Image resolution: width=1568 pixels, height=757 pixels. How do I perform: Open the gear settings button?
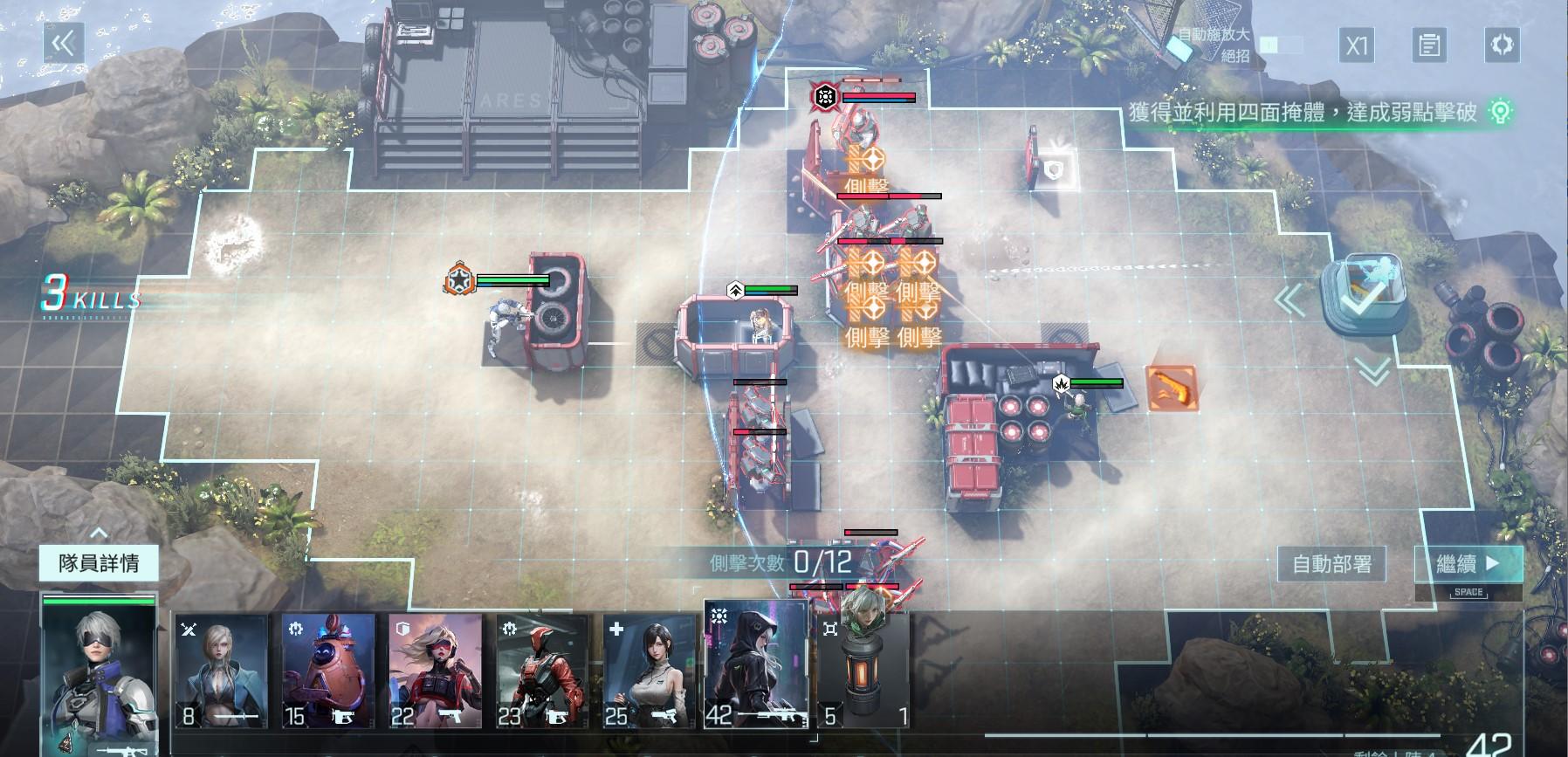coord(1502,45)
